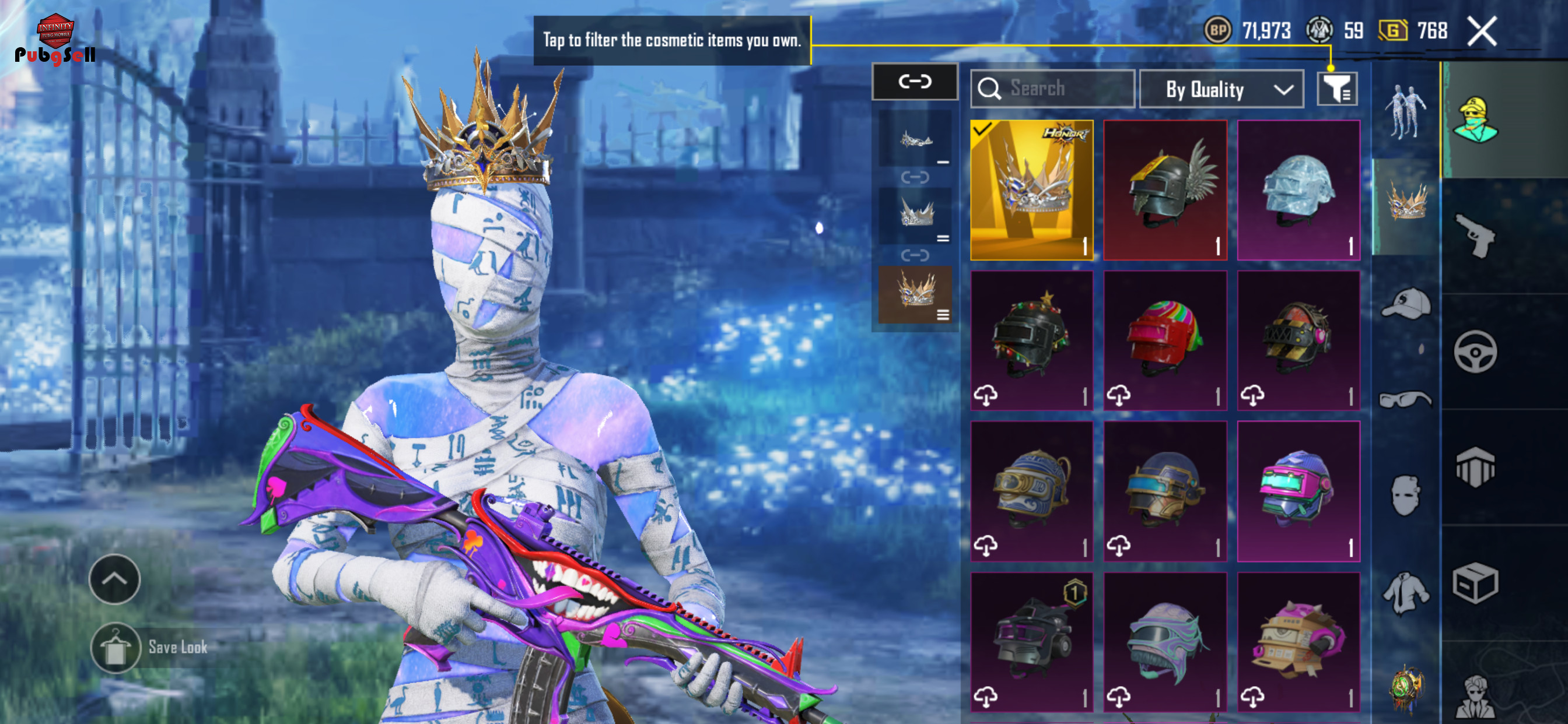Image resolution: width=1568 pixels, height=724 pixels.
Task: Select the Honor crown headgear item
Action: click(1031, 190)
